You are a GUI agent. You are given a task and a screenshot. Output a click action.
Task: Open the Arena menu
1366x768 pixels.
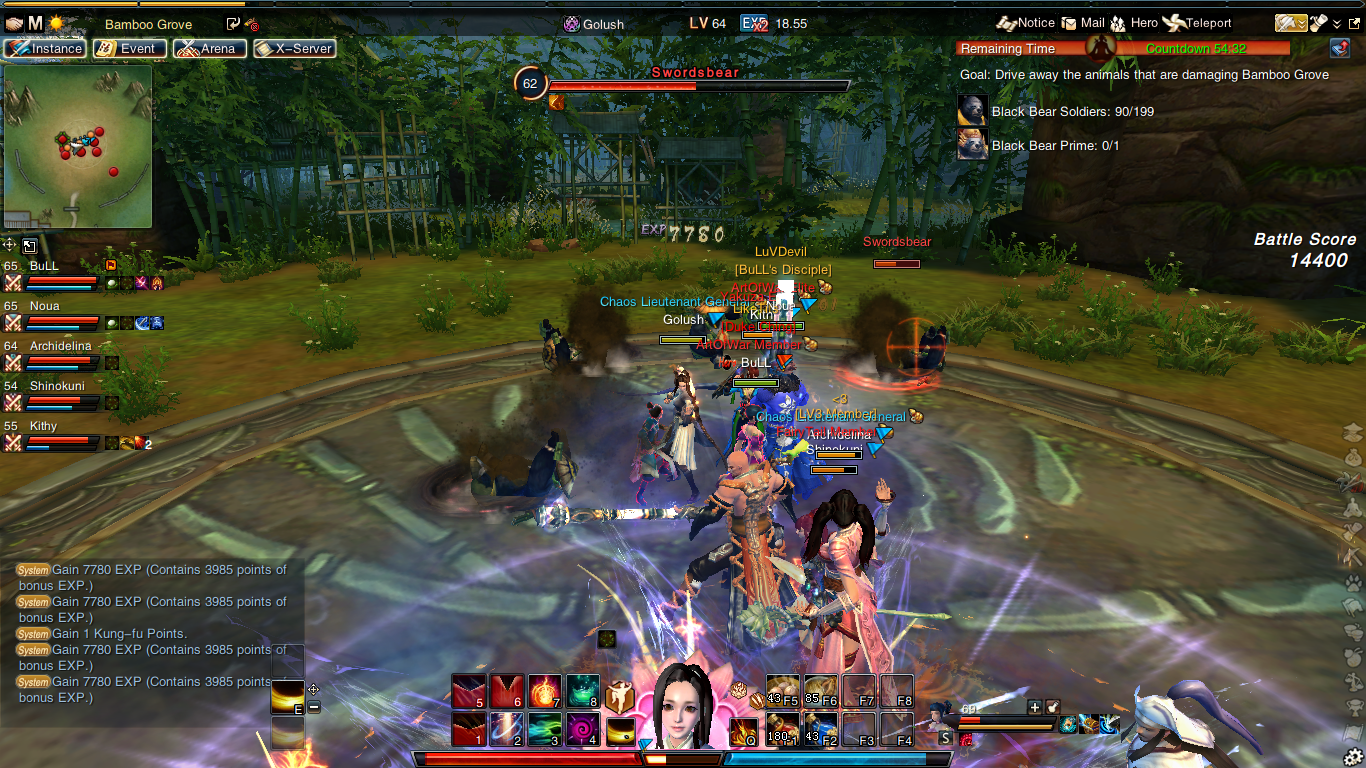tap(209, 48)
